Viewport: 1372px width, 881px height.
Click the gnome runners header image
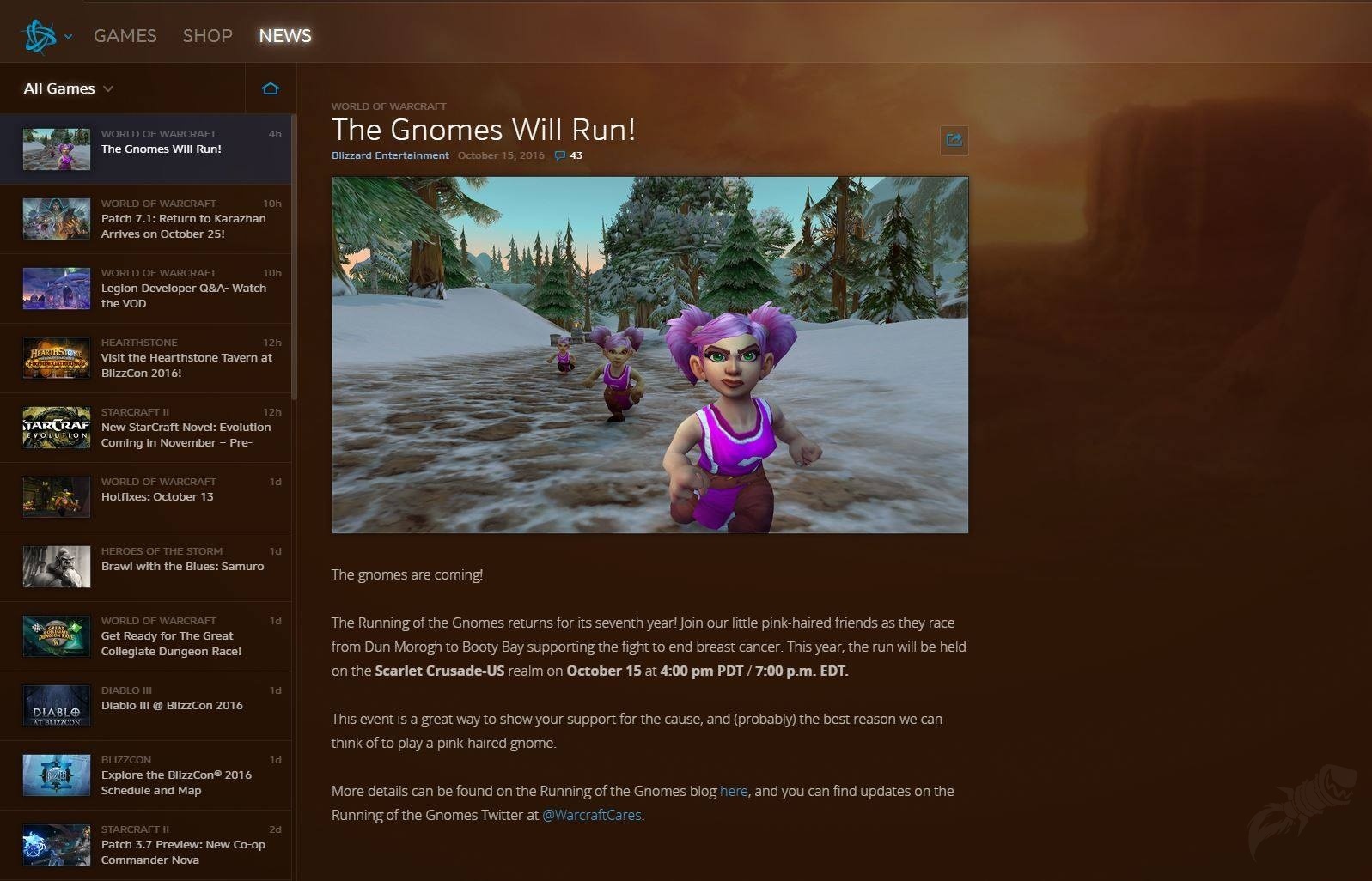coord(649,353)
